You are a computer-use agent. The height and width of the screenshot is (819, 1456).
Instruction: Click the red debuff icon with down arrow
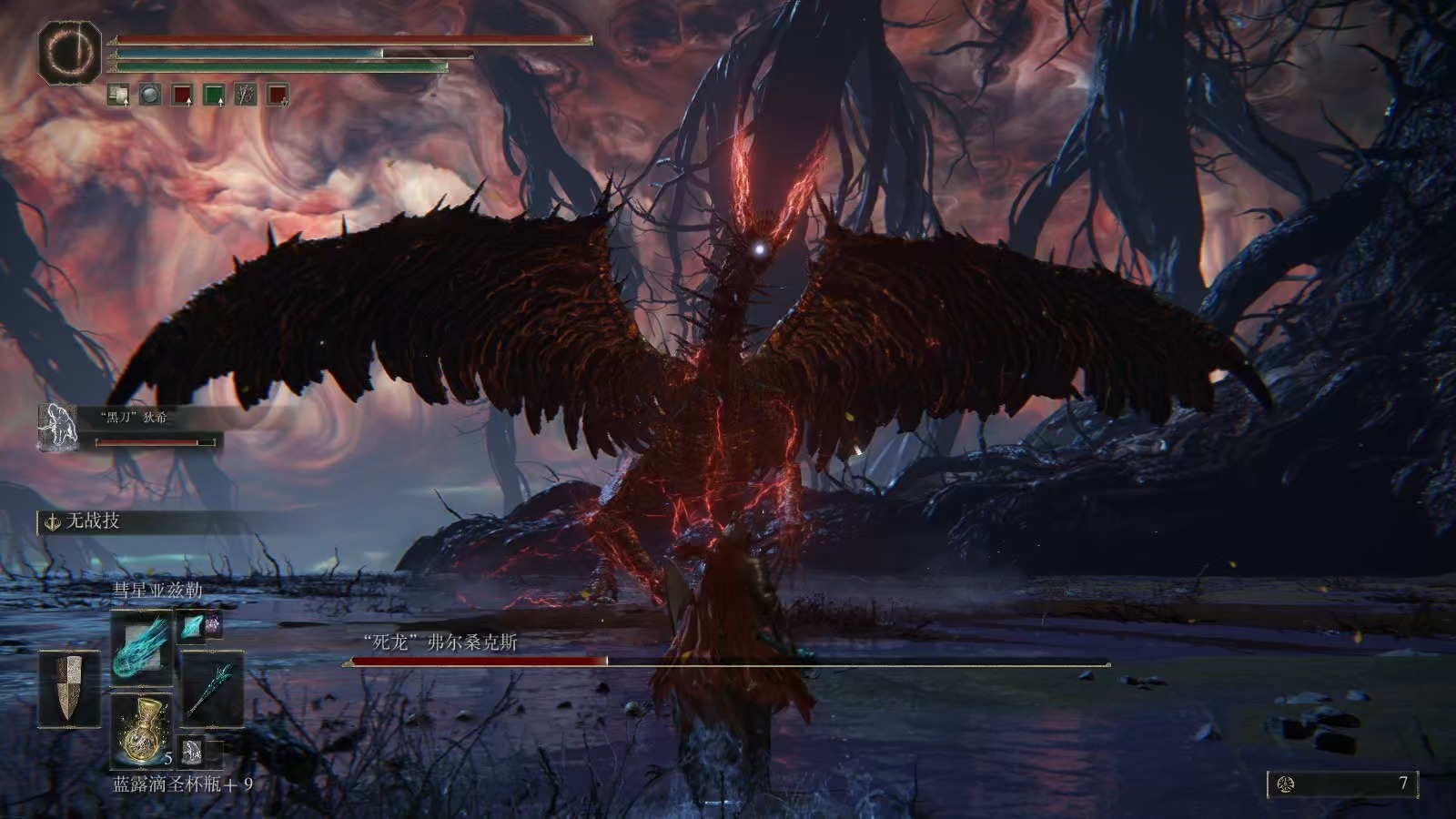pyautogui.click(x=277, y=94)
